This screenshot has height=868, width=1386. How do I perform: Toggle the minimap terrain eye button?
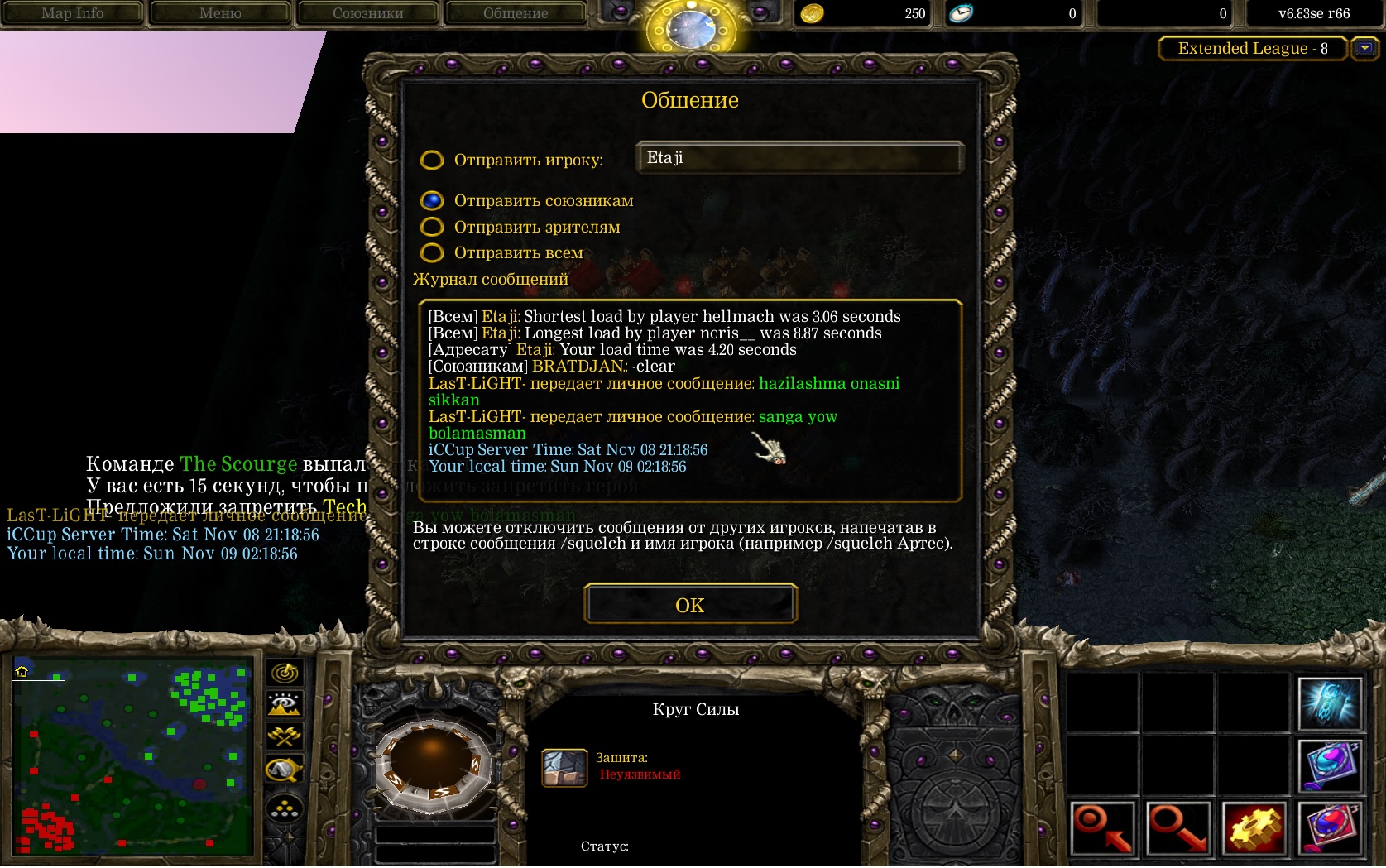[285, 704]
